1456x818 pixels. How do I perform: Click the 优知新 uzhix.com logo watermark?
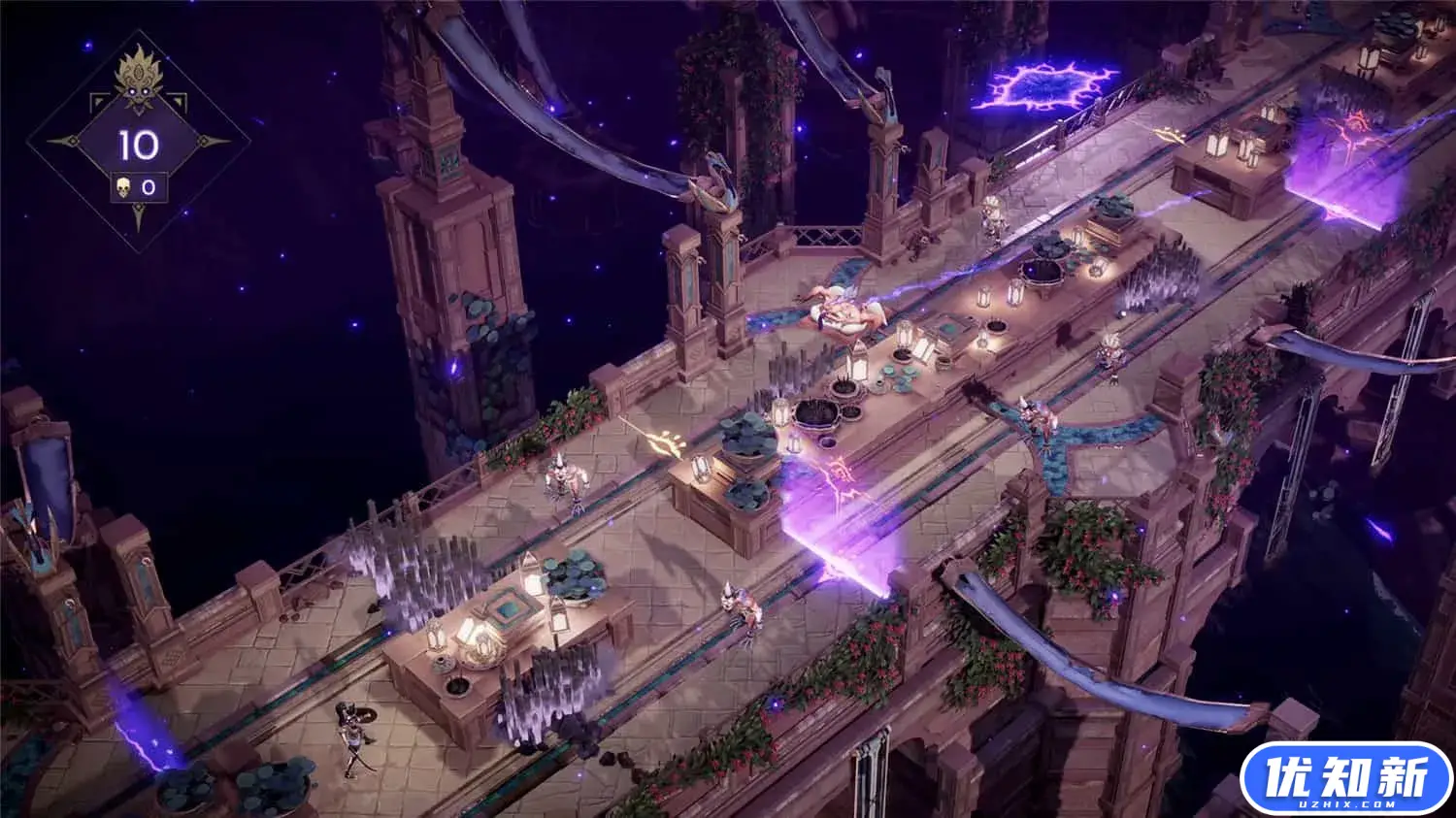tap(1346, 778)
